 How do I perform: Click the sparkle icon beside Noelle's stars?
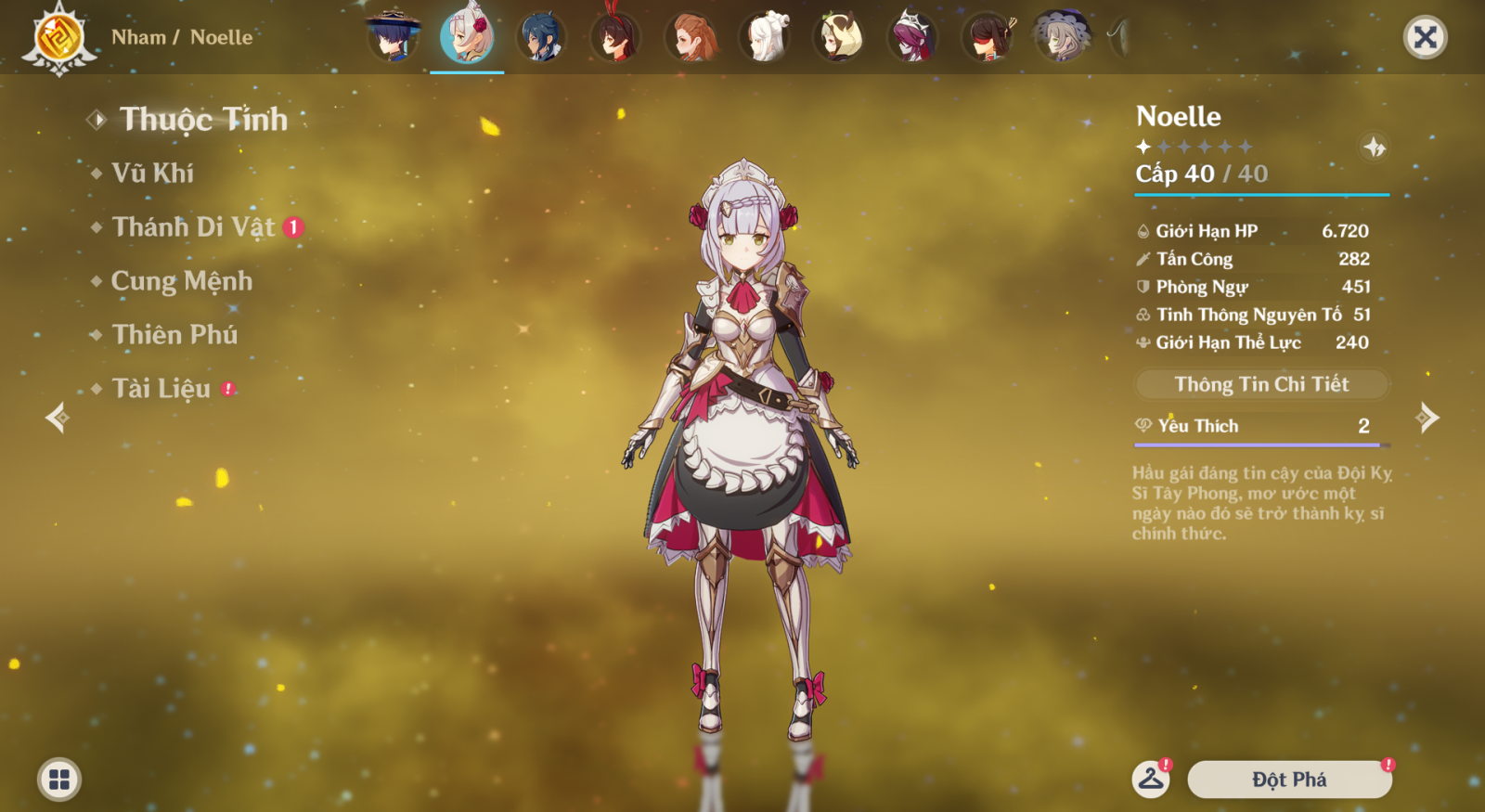[x=1374, y=147]
